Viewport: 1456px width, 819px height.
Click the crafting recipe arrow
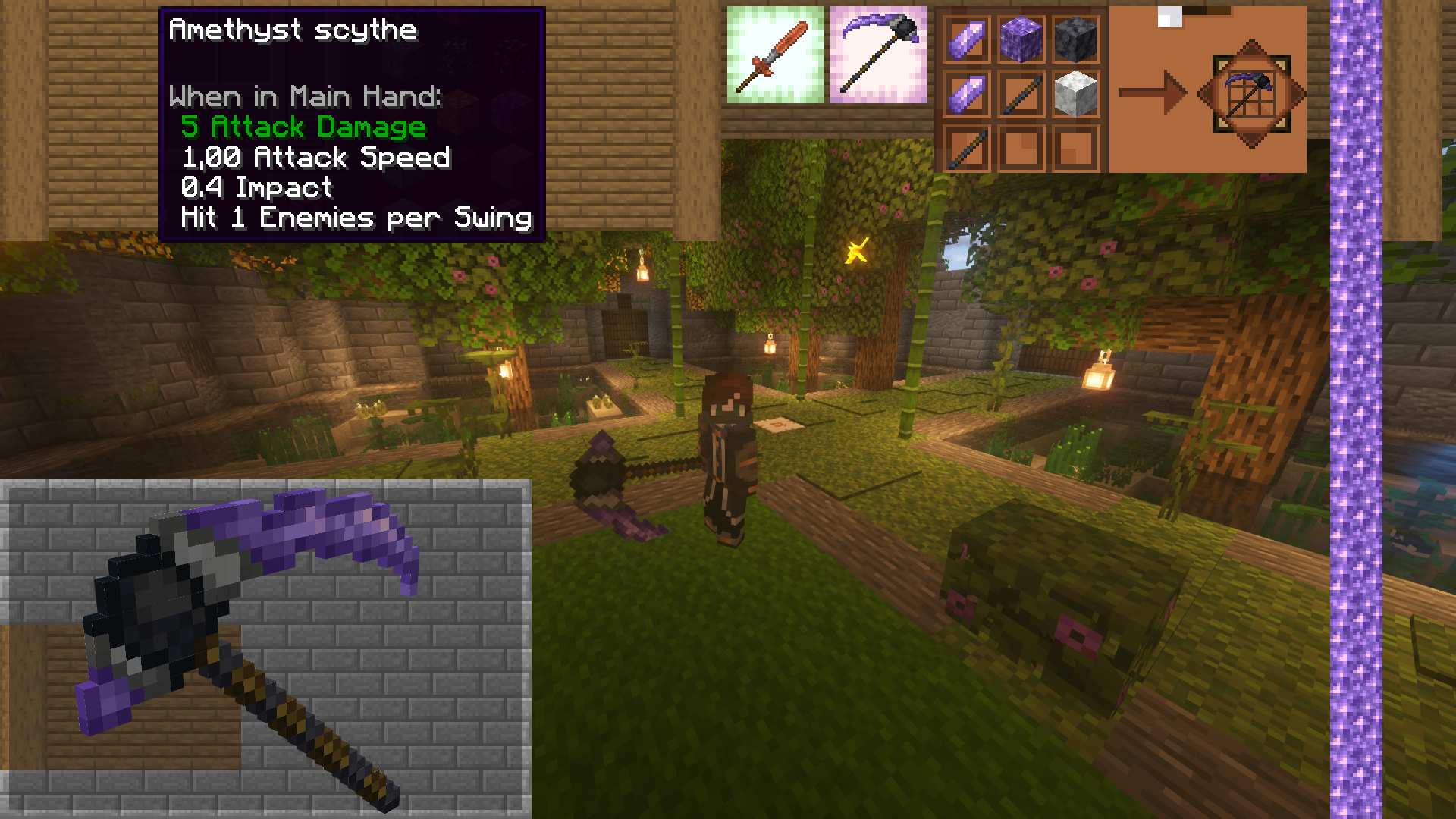[1153, 91]
